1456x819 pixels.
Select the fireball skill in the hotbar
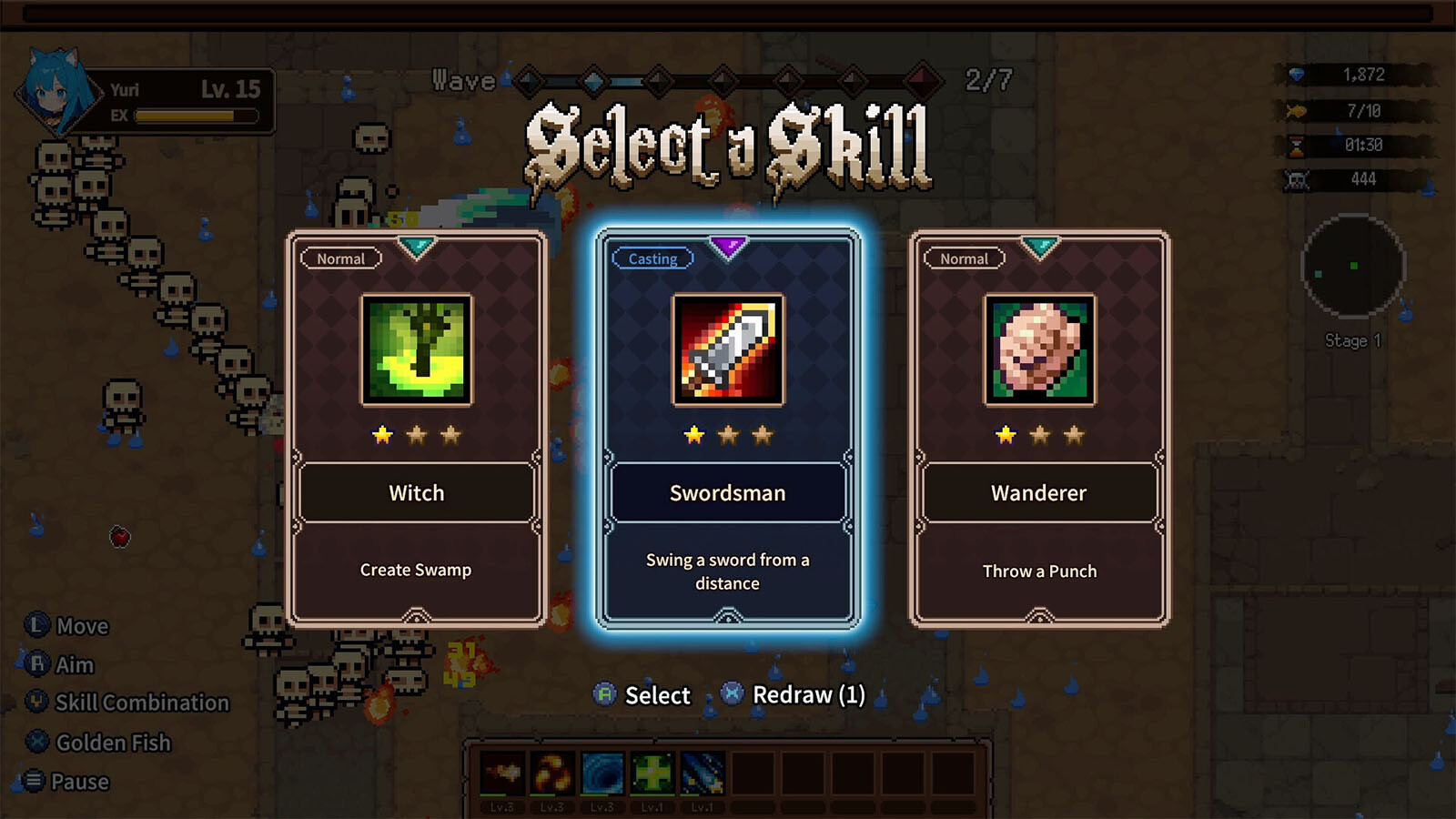point(502,774)
